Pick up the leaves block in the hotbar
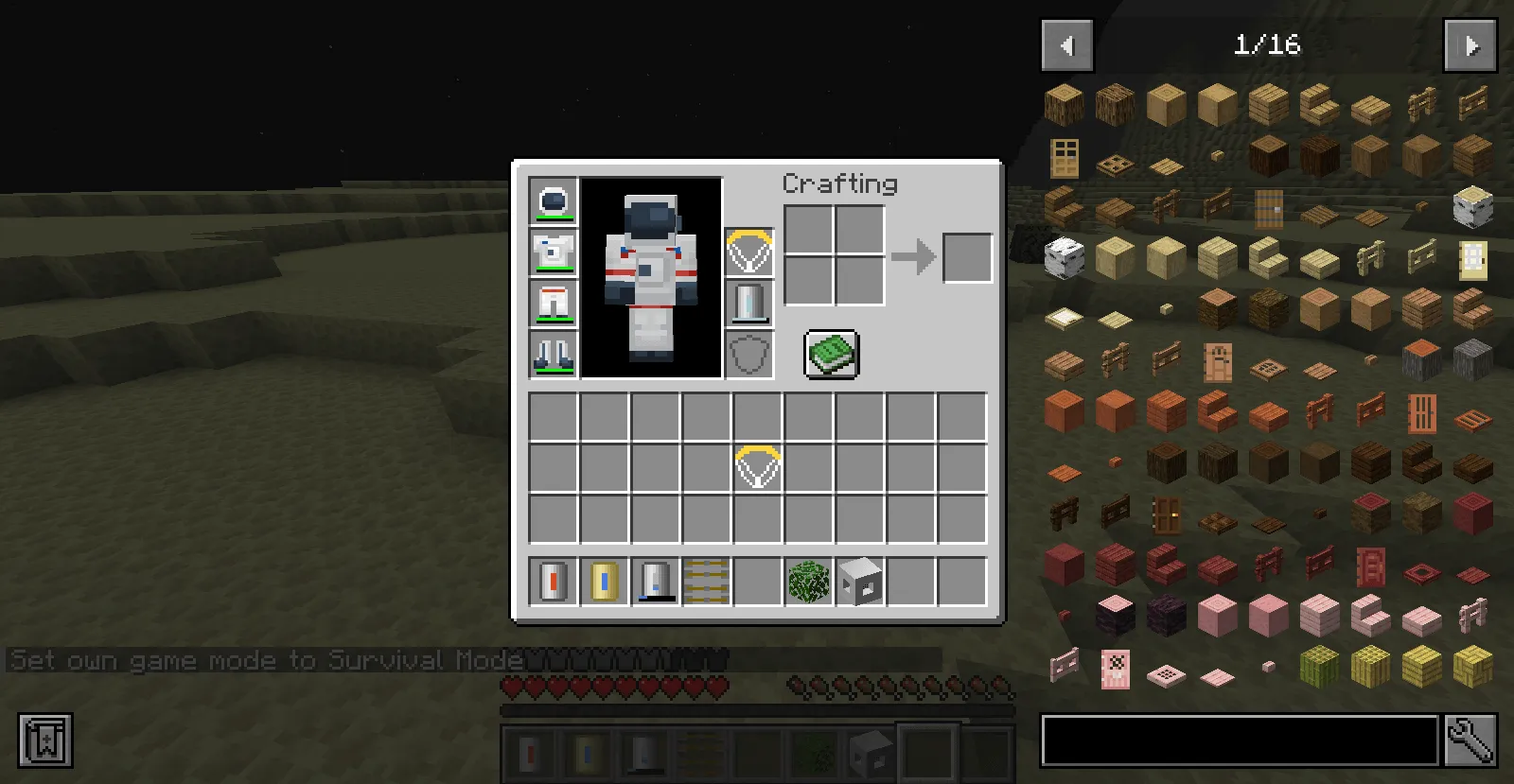Viewport: 1514px width, 784px height. pos(807,583)
